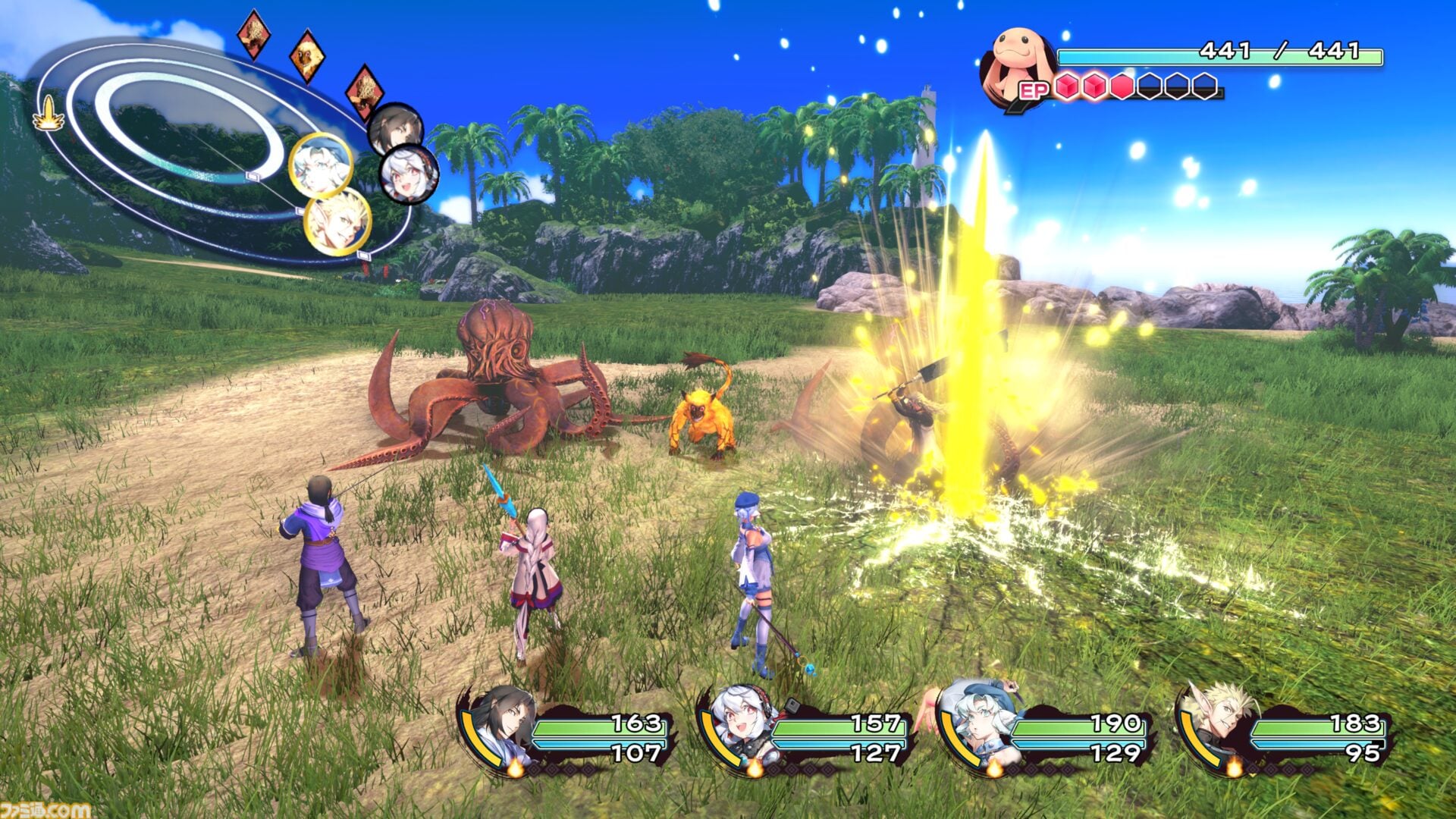Pick the dark-haired man turn wheel portrait

(394, 127)
